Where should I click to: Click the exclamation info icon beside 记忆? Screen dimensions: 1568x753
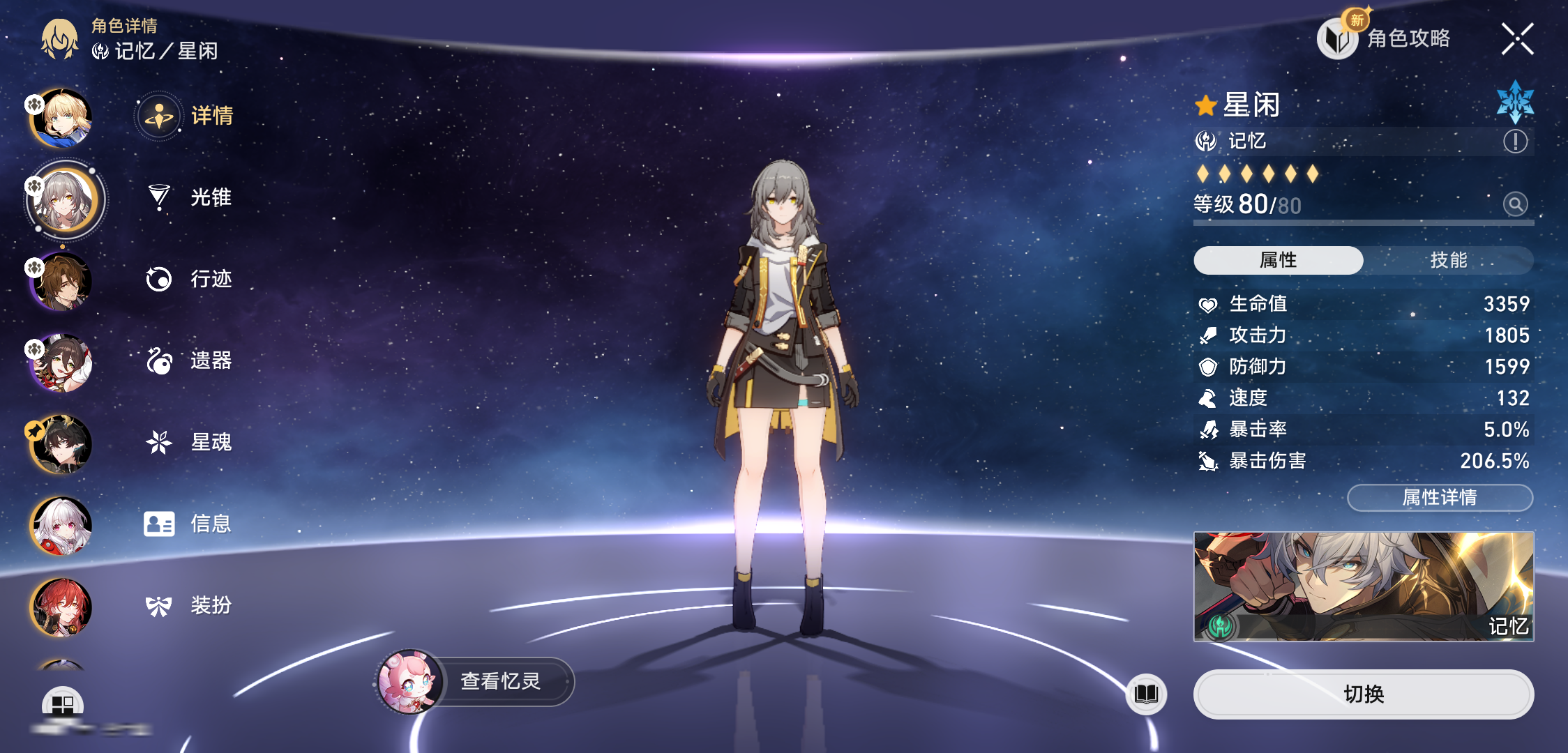click(1515, 142)
